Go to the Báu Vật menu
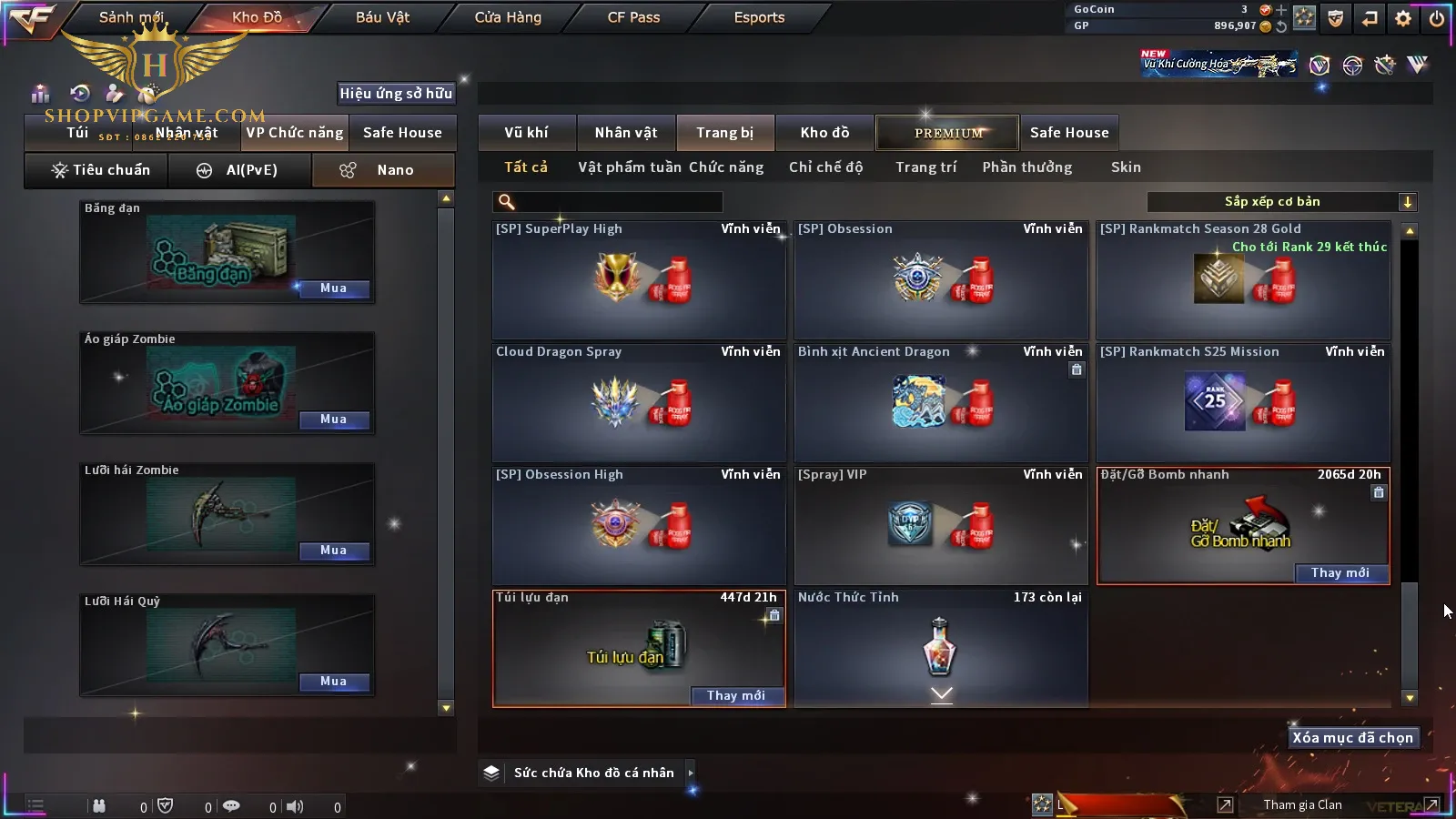Screen dimensions: 1456x819 tap(382, 17)
